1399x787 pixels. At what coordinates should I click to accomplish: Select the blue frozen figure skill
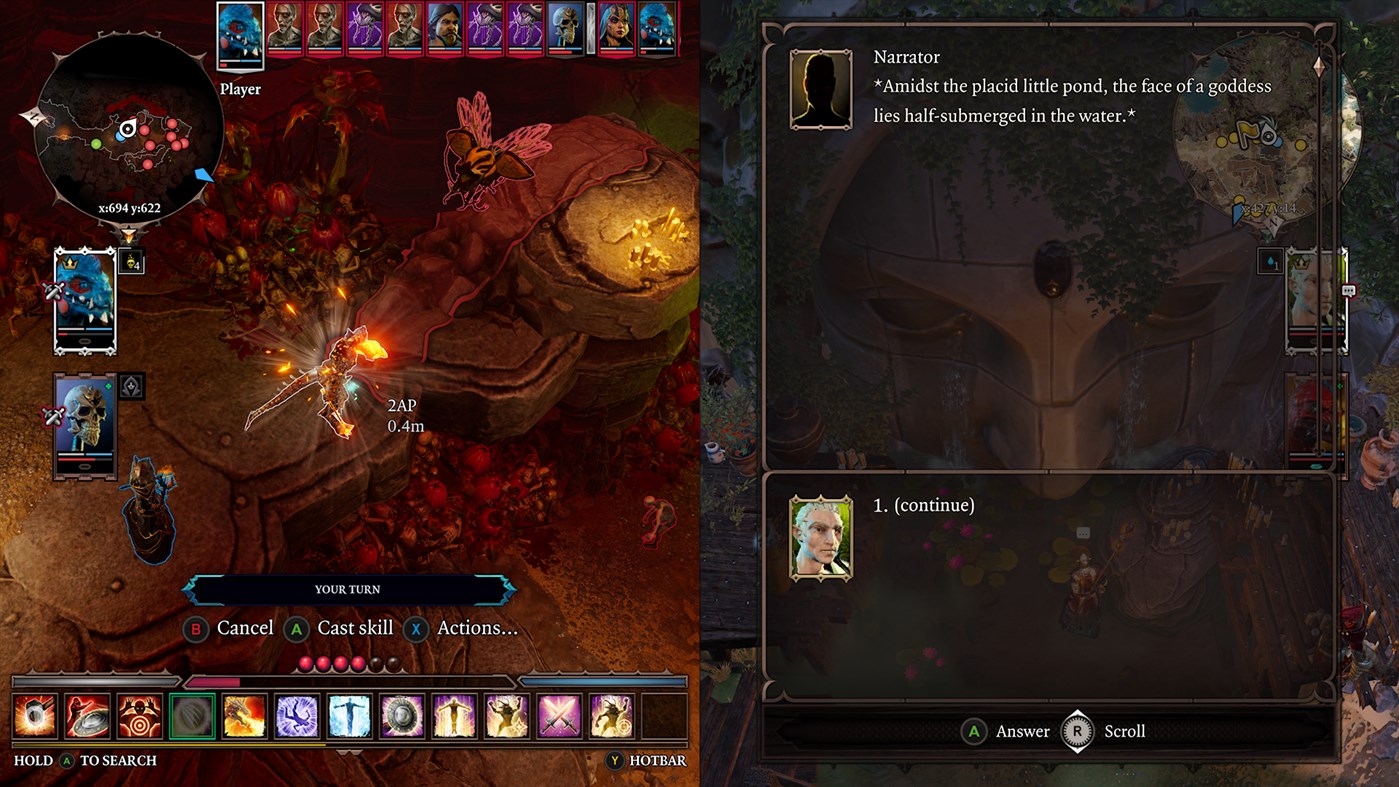click(x=350, y=715)
